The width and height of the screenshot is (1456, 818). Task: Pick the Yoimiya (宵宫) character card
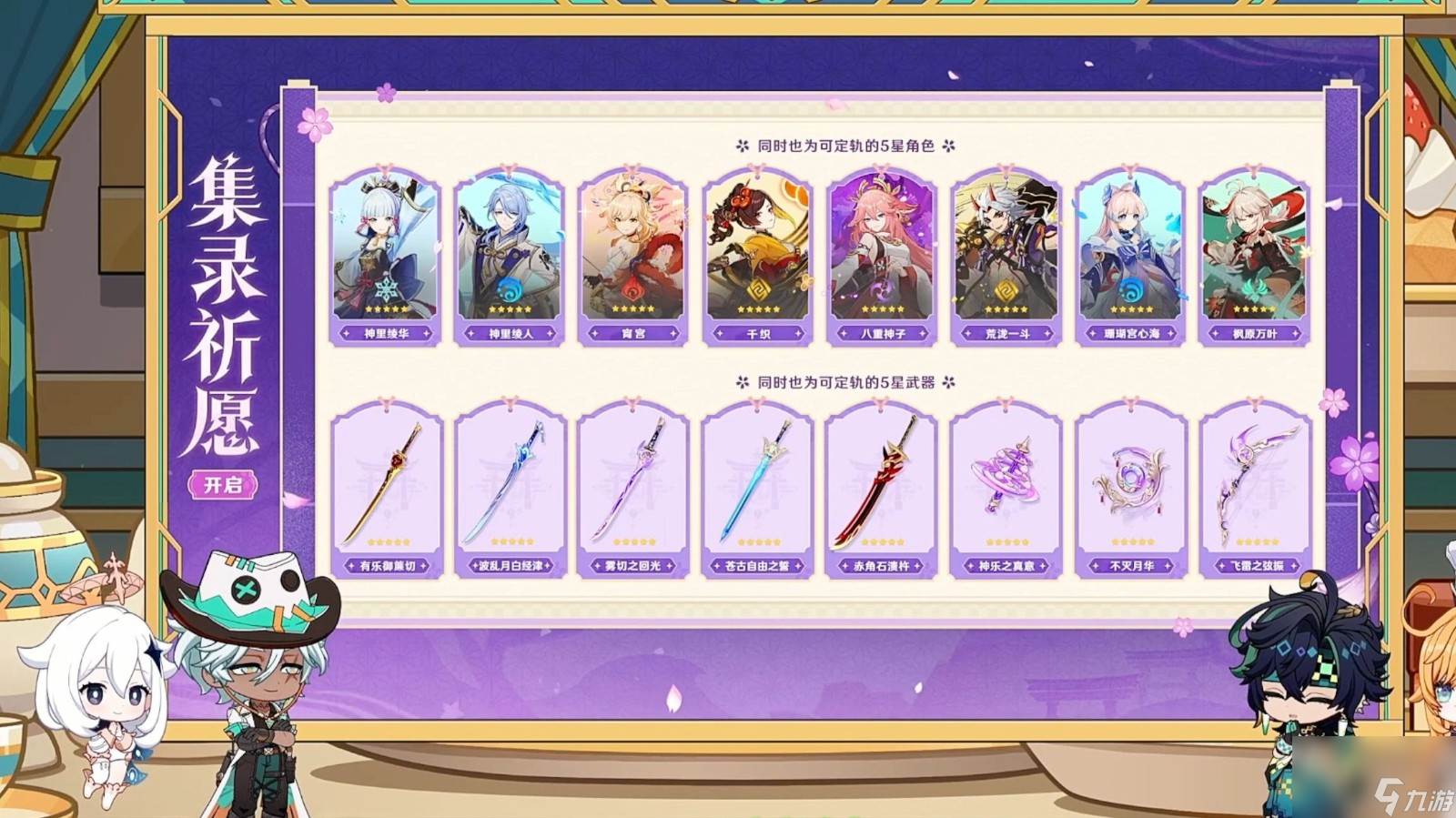click(x=633, y=257)
